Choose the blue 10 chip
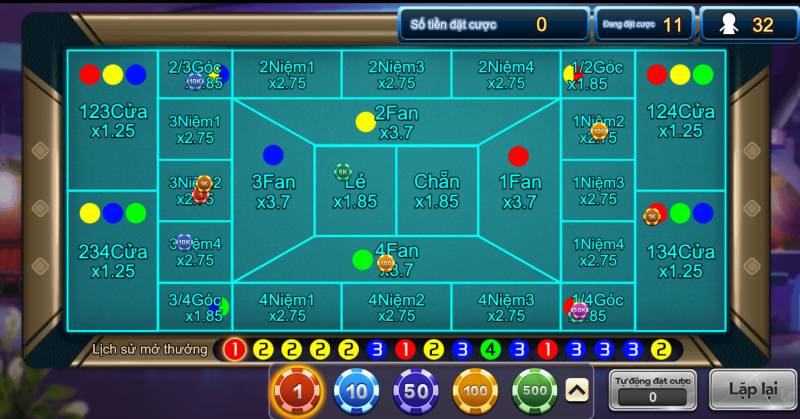Screen dimensions: 800x419 click(357, 391)
